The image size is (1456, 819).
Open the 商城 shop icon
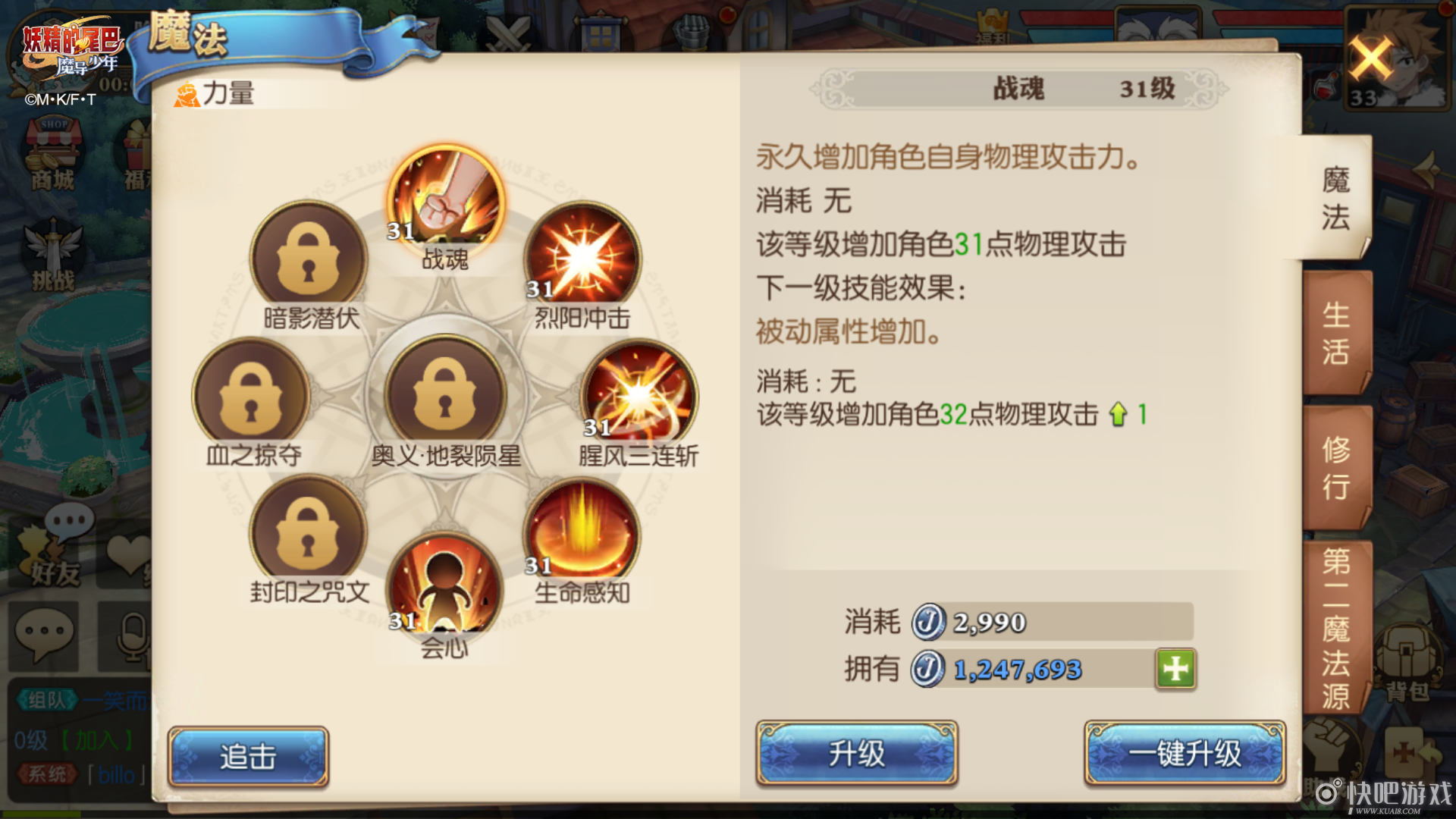pos(52,148)
